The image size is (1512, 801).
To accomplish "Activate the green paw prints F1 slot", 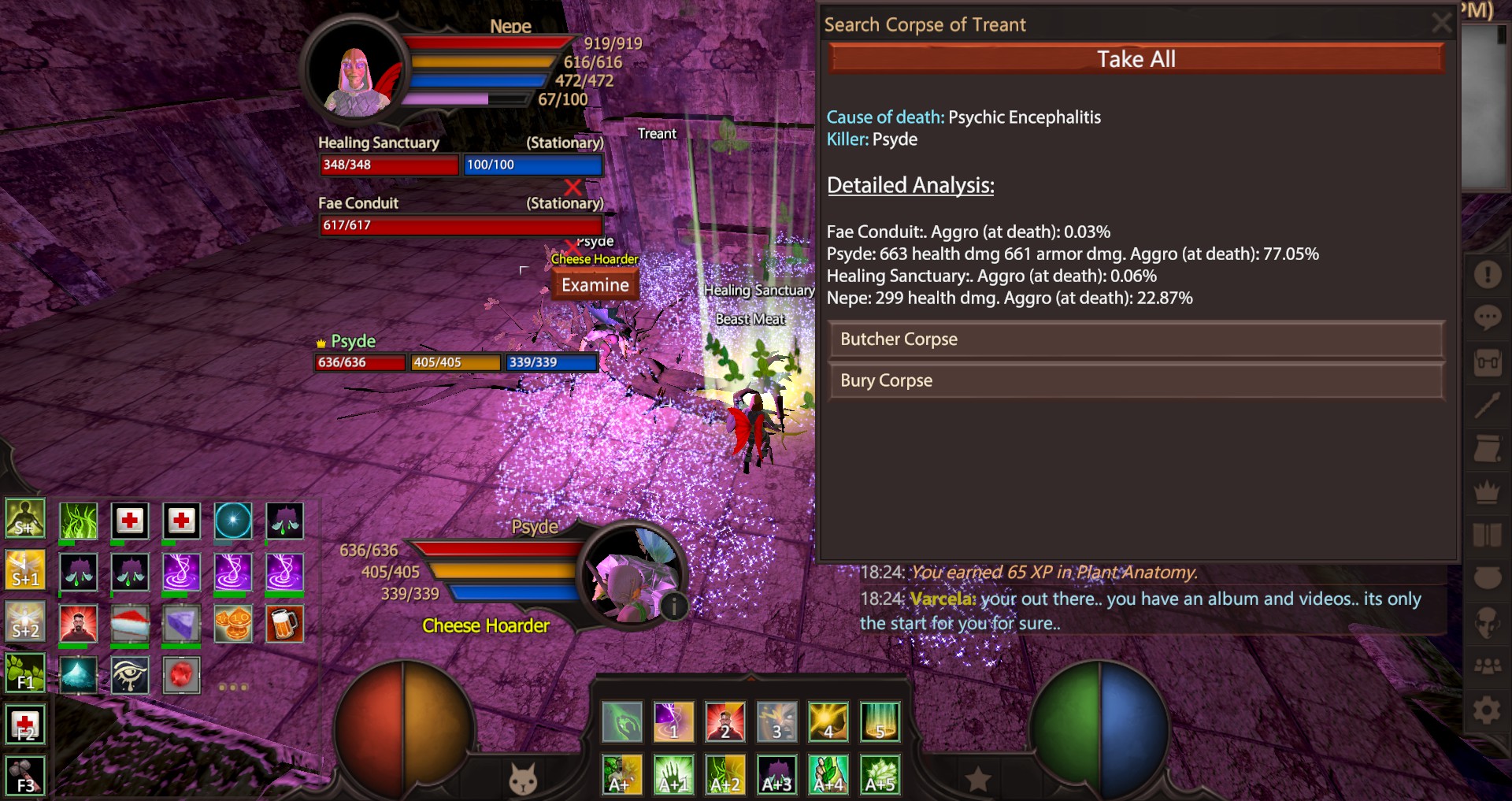I will pyautogui.click(x=25, y=673).
